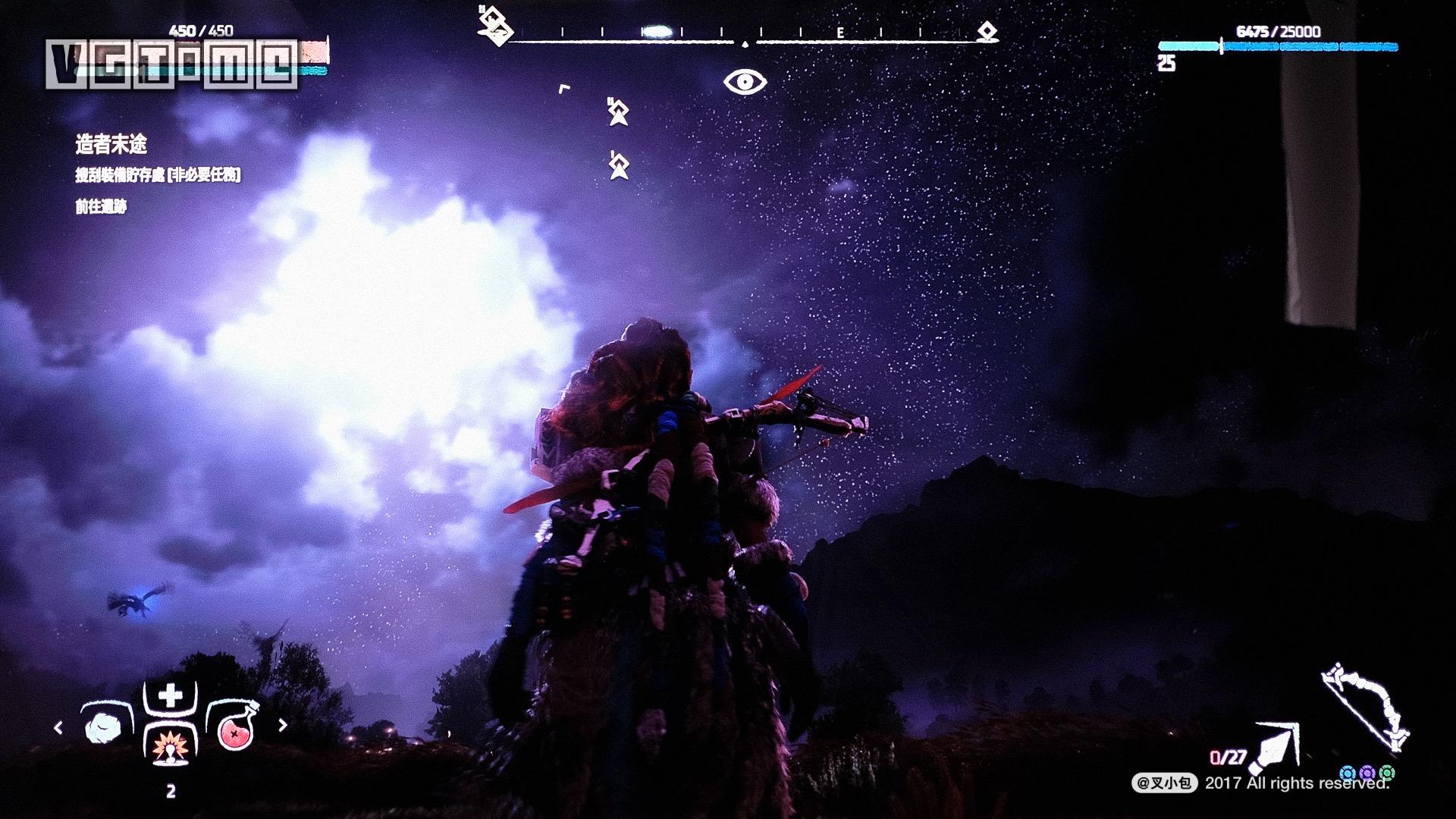This screenshot has width=1456, height=819.
Task: Click the lower waypoint marker below the compass
Action: point(619,165)
